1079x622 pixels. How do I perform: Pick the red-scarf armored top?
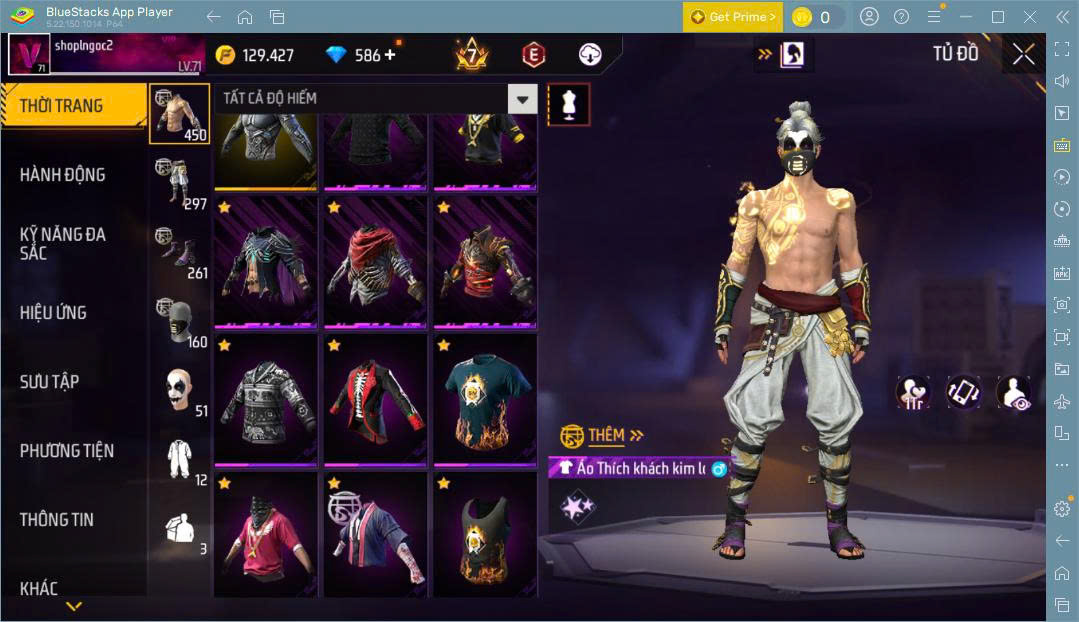[x=374, y=264]
